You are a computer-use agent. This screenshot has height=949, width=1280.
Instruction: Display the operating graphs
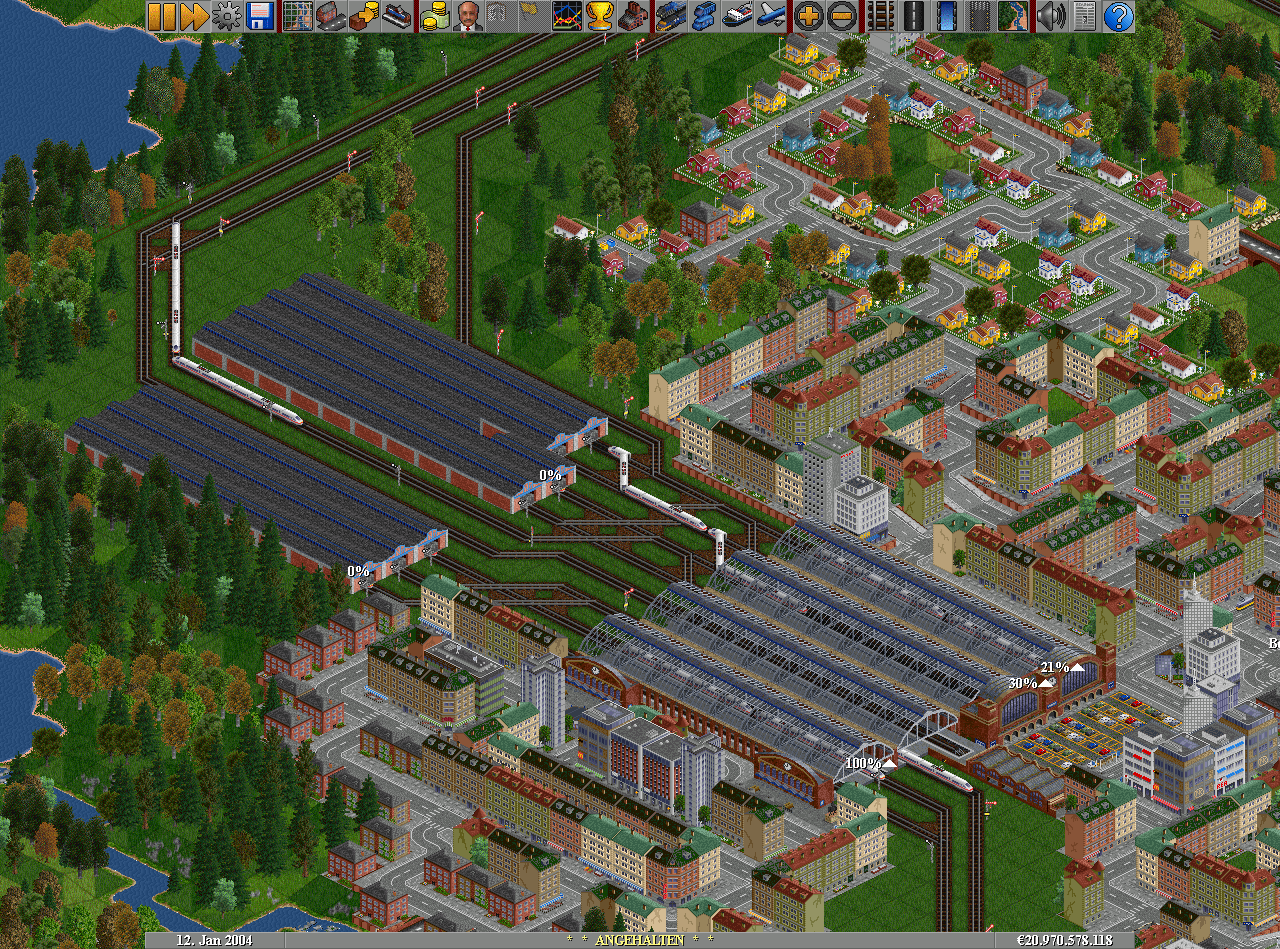(567, 15)
